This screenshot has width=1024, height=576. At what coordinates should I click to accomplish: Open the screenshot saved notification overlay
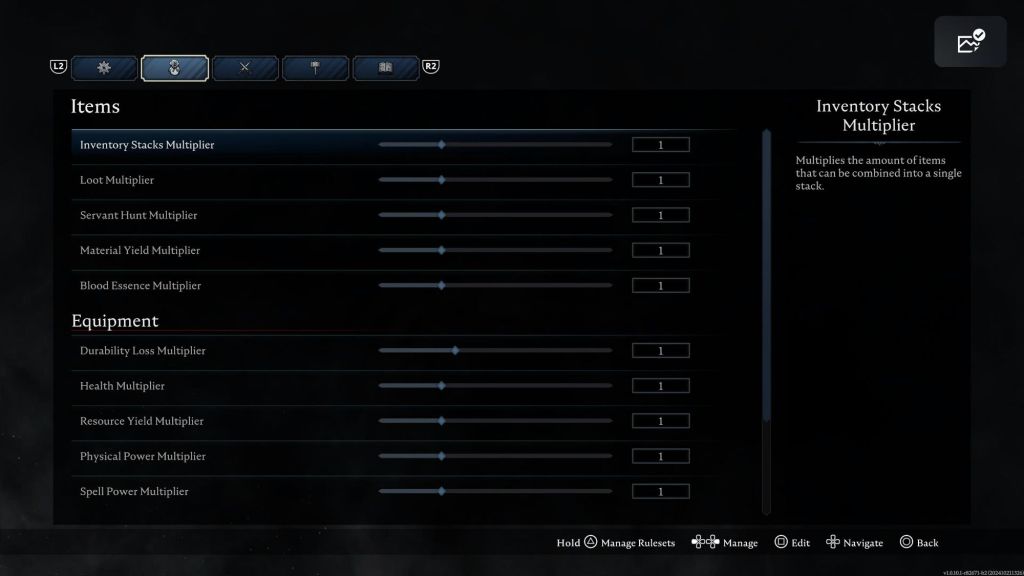pyautogui.click(x=970, y=42)
